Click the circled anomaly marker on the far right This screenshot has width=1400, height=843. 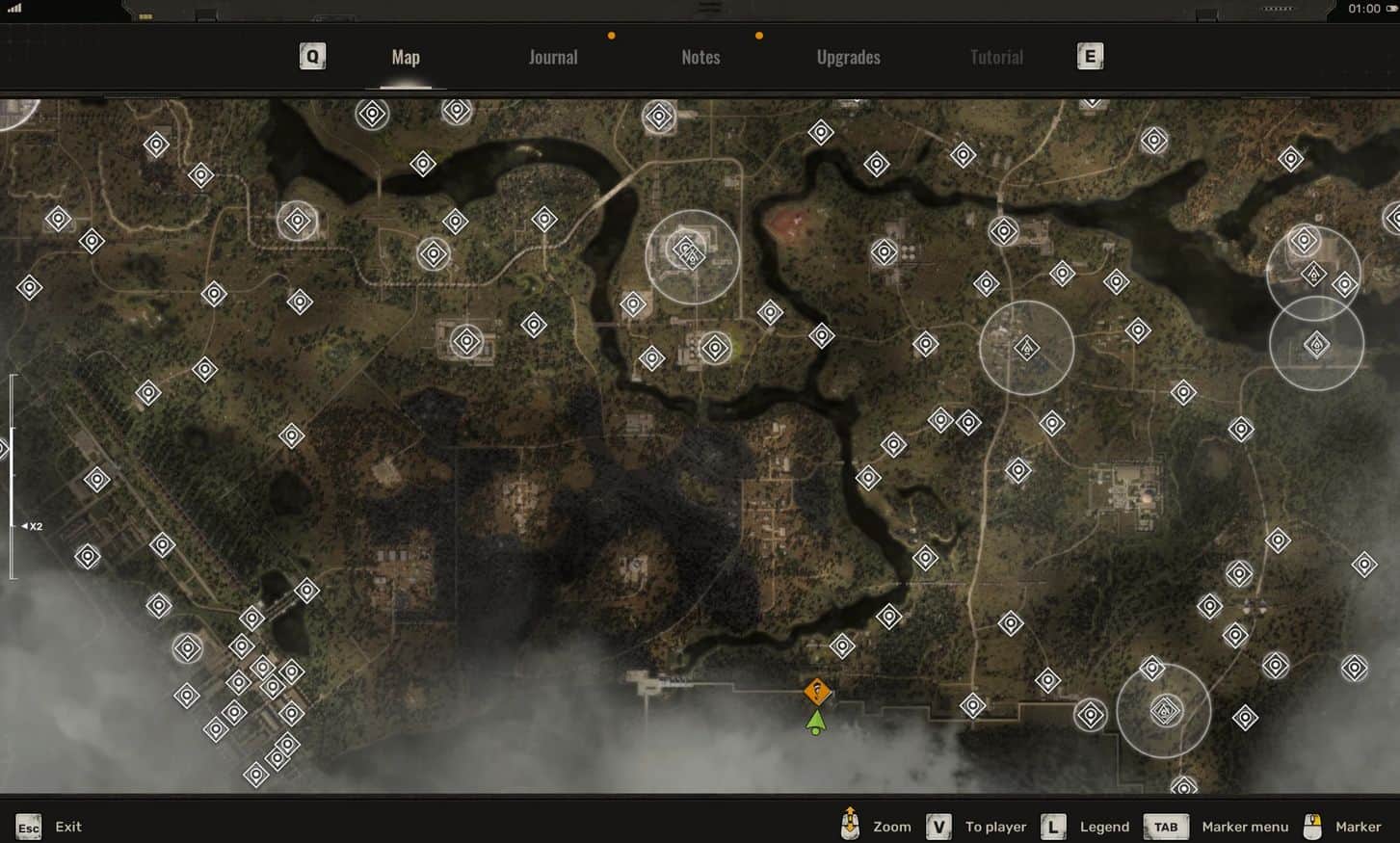tap(1316, 344)
